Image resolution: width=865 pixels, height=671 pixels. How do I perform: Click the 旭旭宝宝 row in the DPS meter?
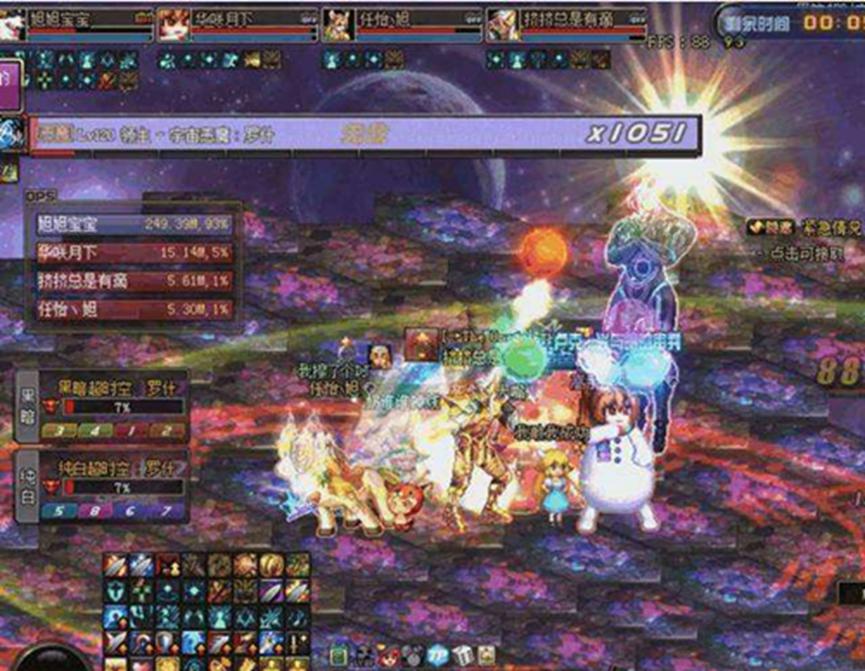(137, 223)
